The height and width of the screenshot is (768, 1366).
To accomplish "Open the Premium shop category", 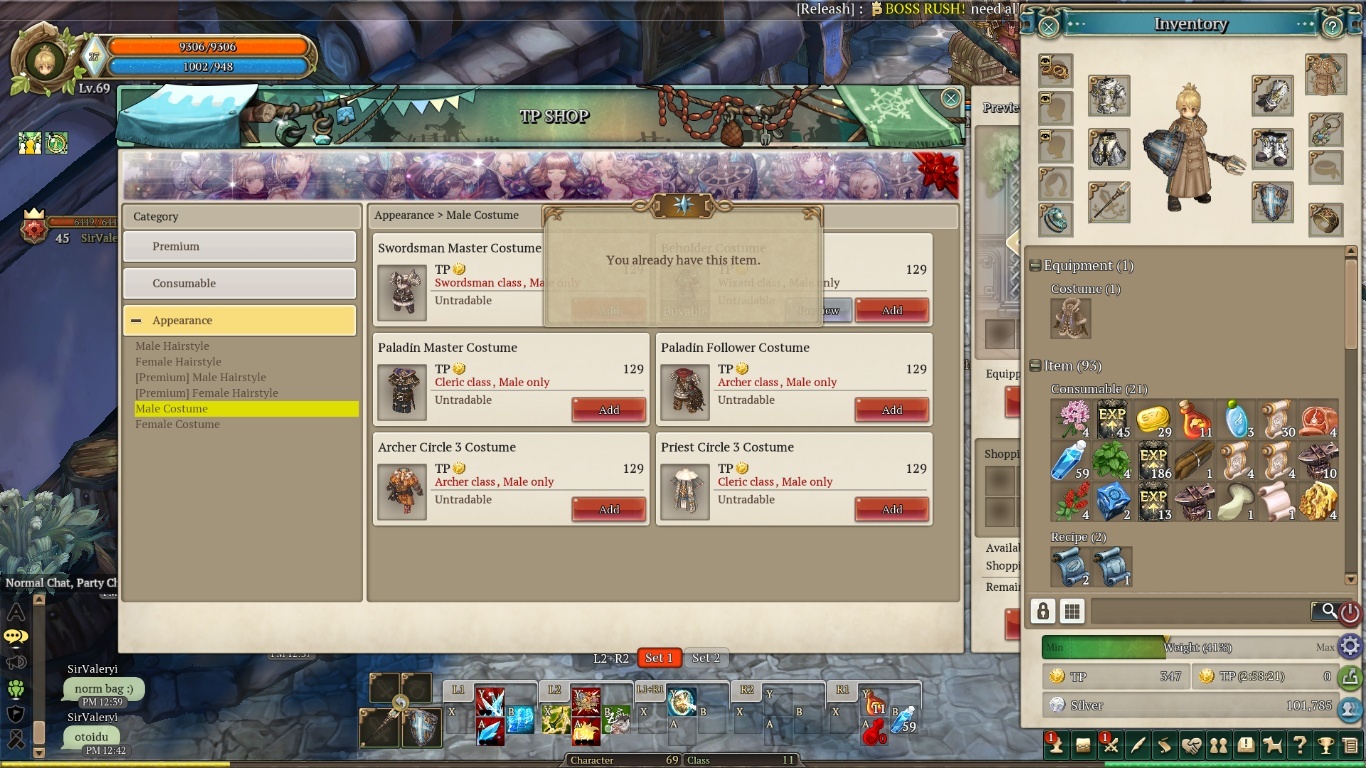I will pyautogui.click(x=239, y=247).
